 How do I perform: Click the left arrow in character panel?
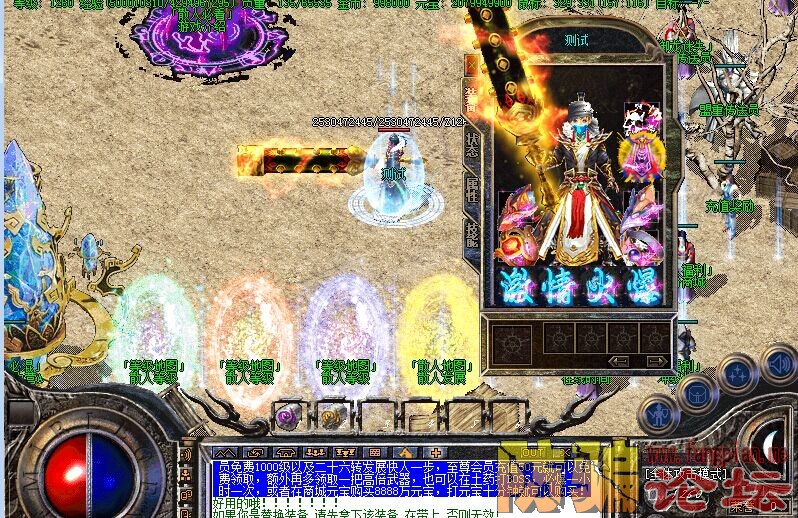click(x=620, y=360)
